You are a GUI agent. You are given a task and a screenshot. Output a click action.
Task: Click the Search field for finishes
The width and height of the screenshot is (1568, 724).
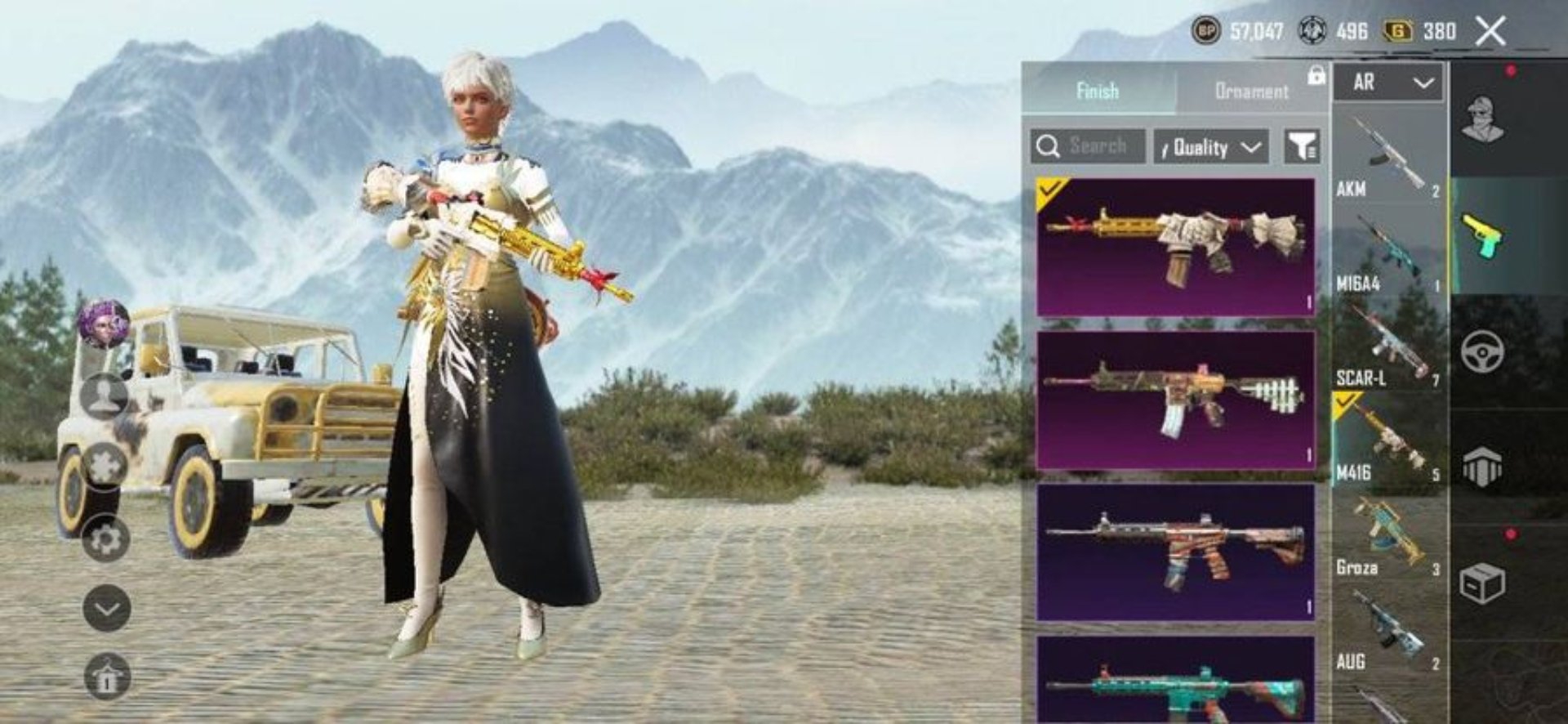1088,147
